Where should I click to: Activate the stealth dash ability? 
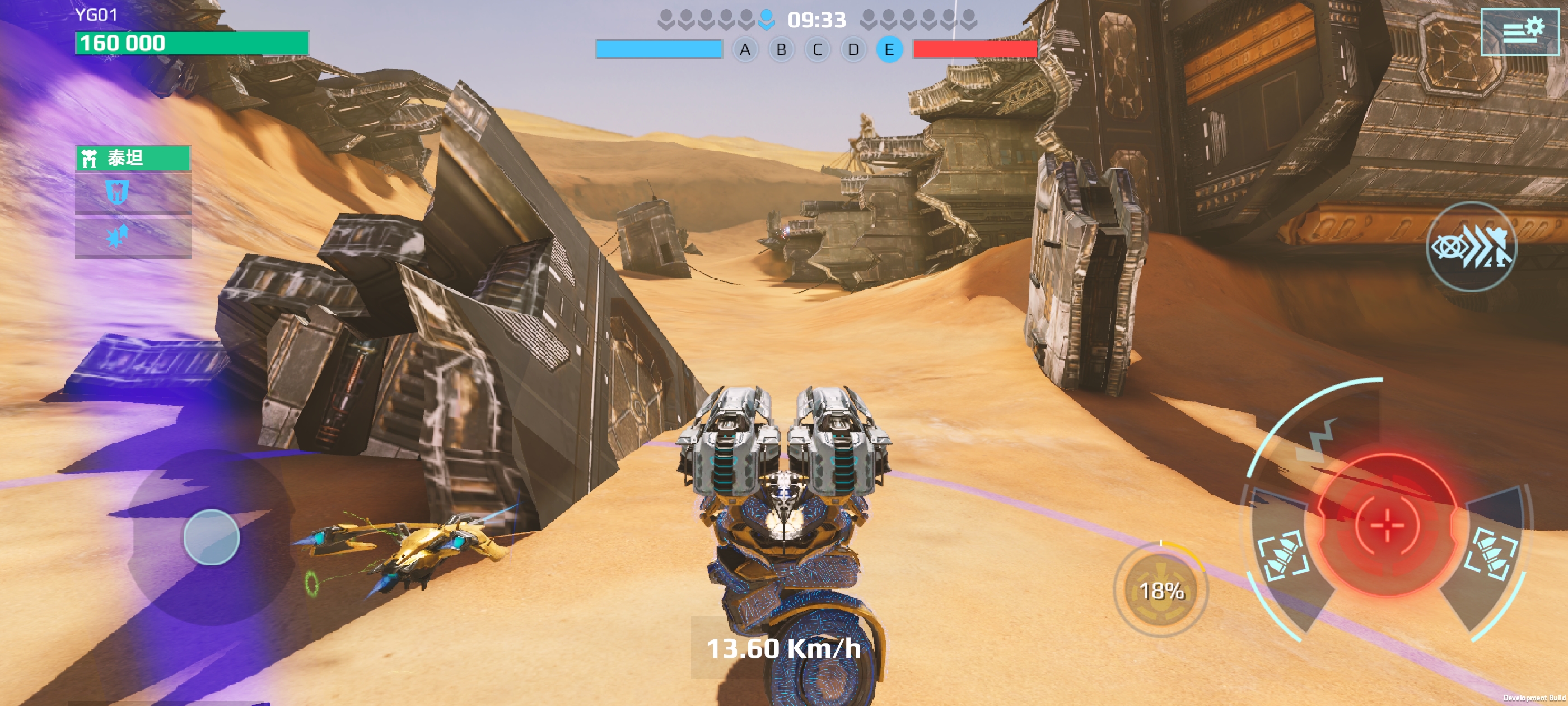coord(1471,247)
